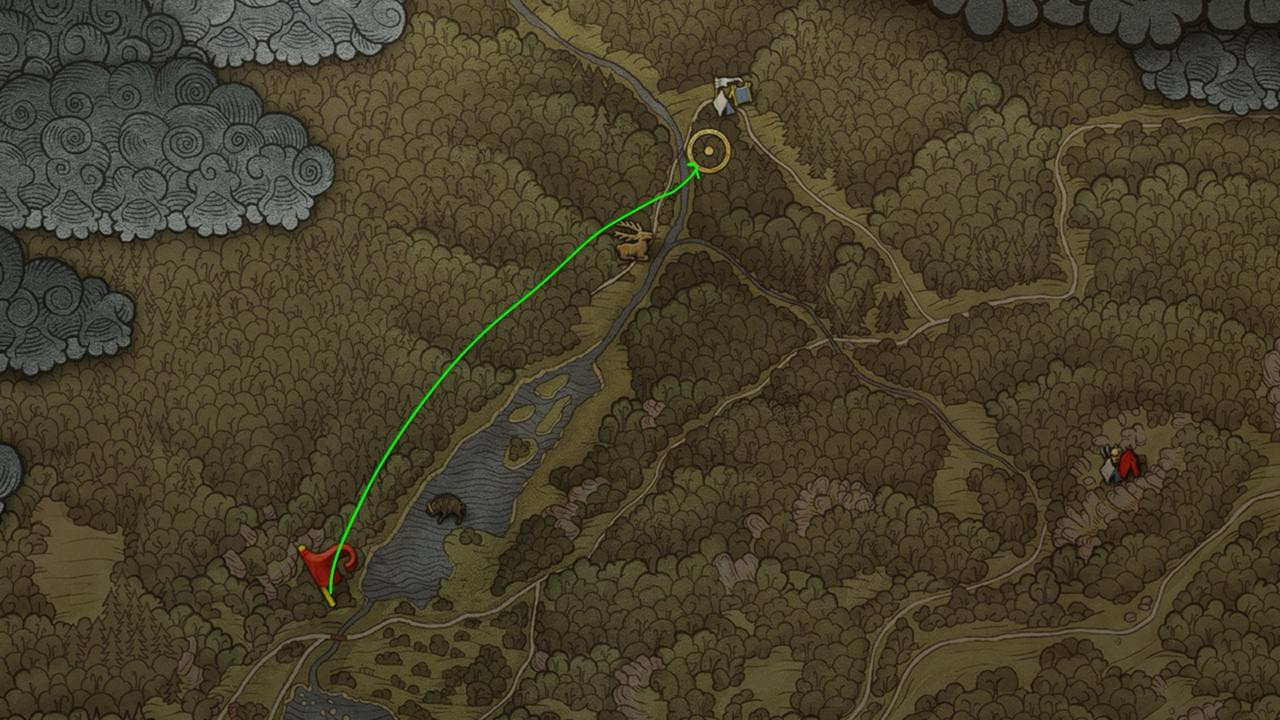Select the deer hunting spot marker
Screen dimensions: 1280x720
coord(634,242)
